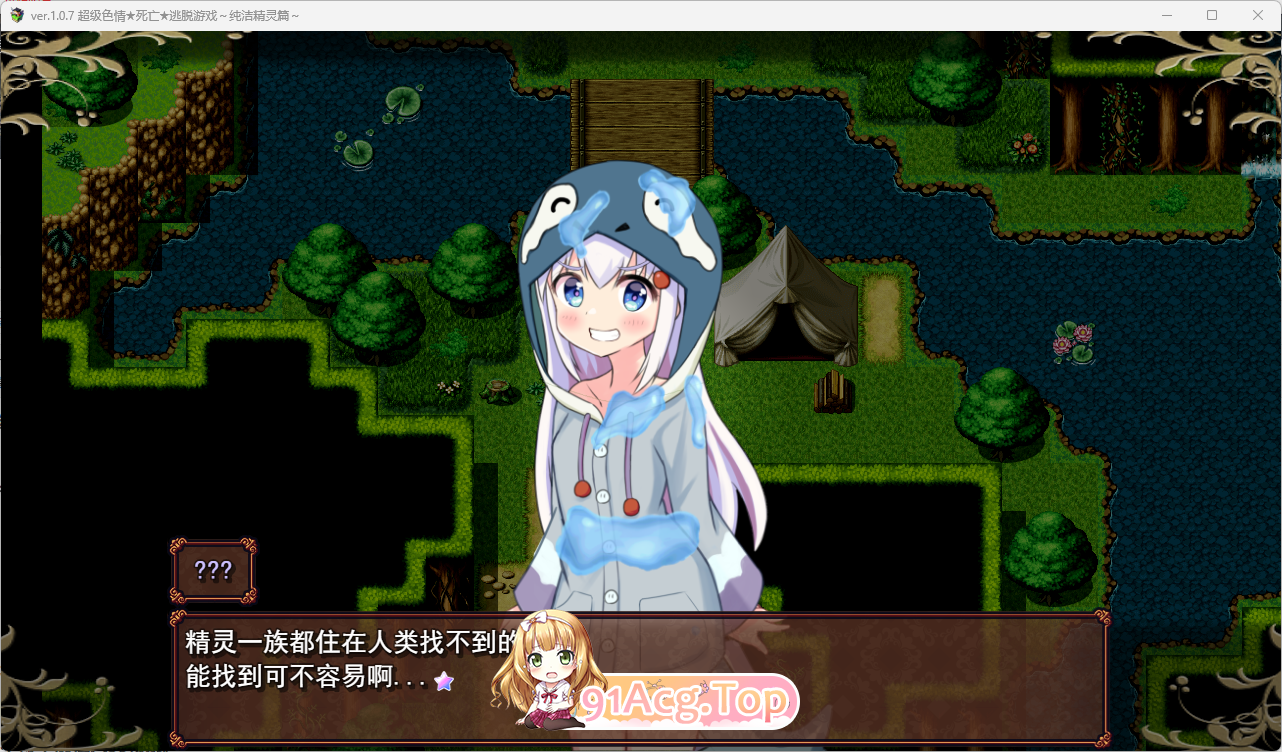
Task: Close the game window
Action: [x=1257, y=15]
